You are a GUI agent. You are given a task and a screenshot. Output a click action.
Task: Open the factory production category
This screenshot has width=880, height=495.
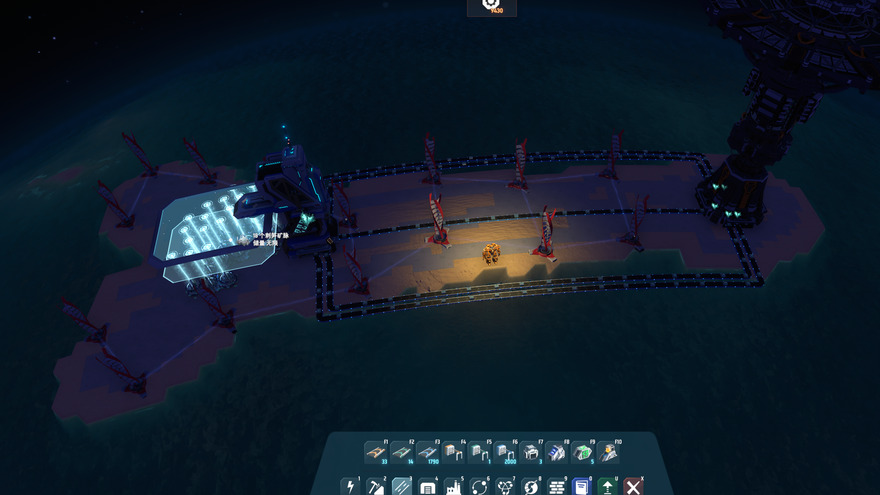[x=453, y=486]
